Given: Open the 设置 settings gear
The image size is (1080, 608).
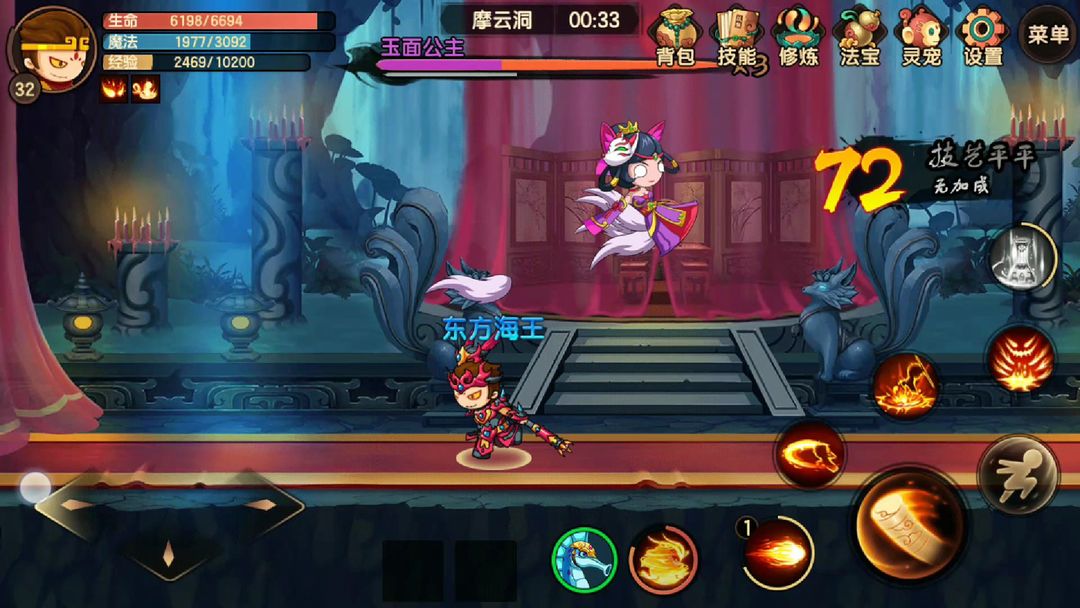Looking at the screenshot, I should 981,36.
